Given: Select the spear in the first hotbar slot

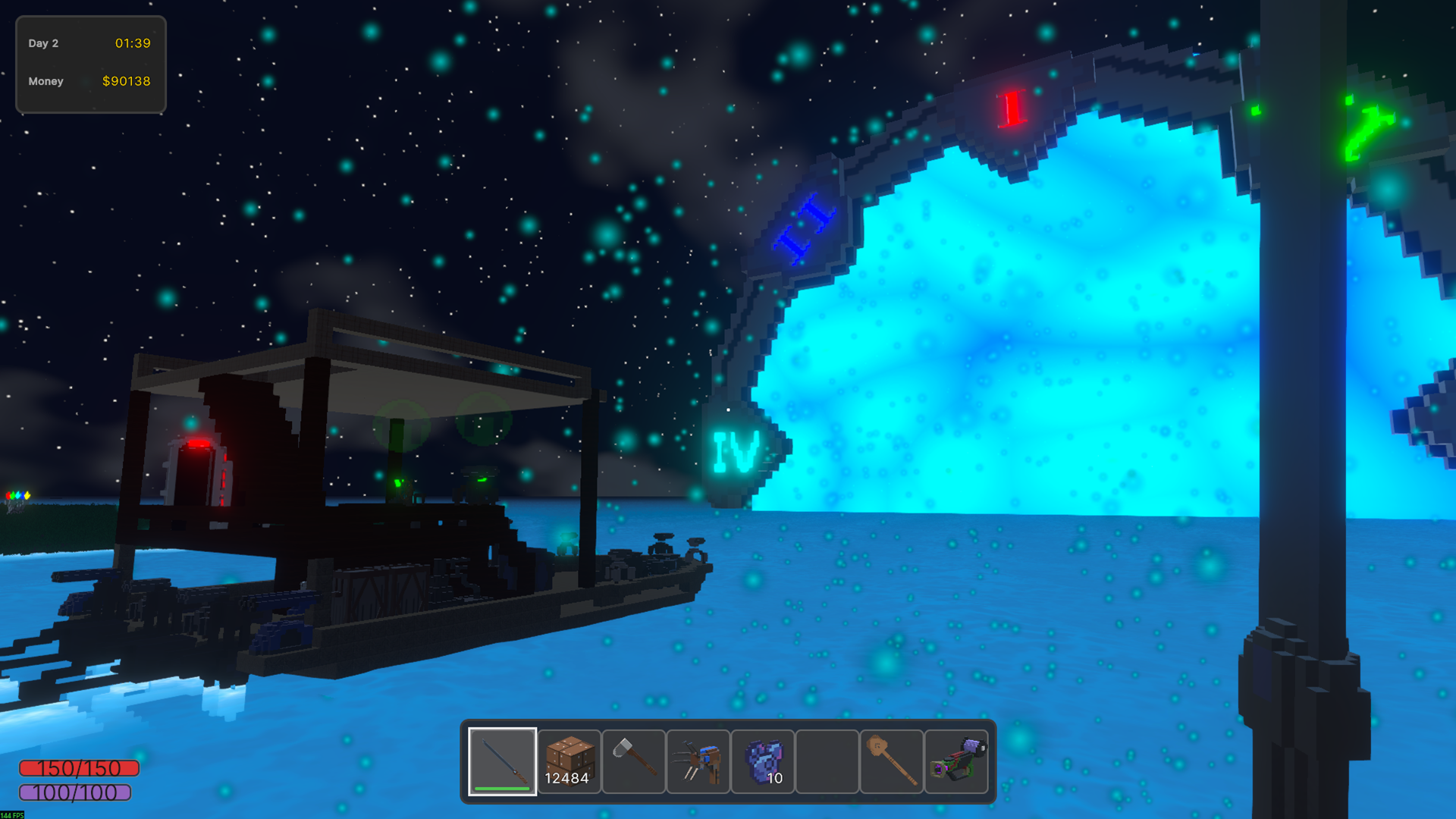Looking at the screenshot, I should coord(502,761).
